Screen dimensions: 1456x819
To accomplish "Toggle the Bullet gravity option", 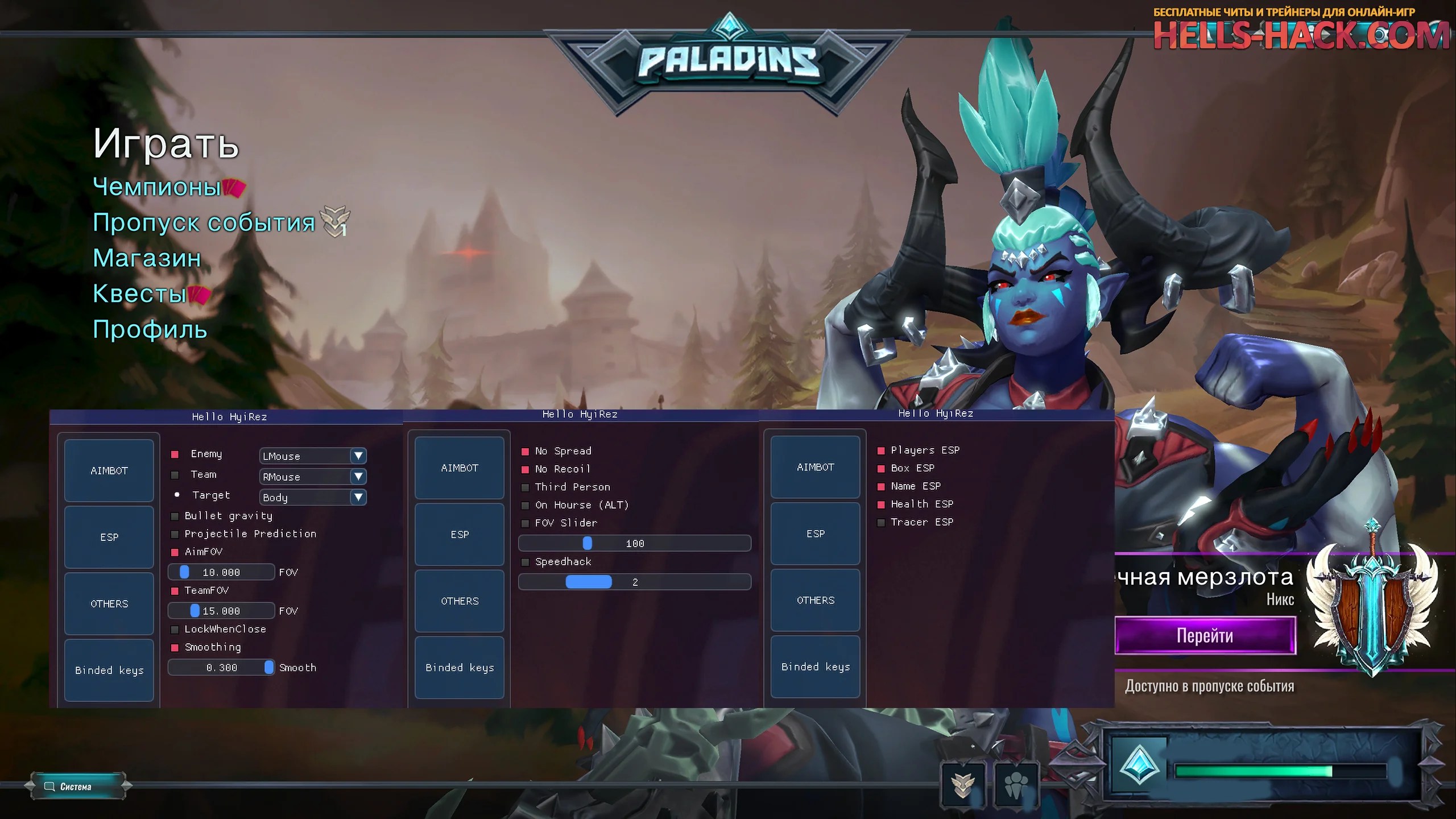I will 174,516.
